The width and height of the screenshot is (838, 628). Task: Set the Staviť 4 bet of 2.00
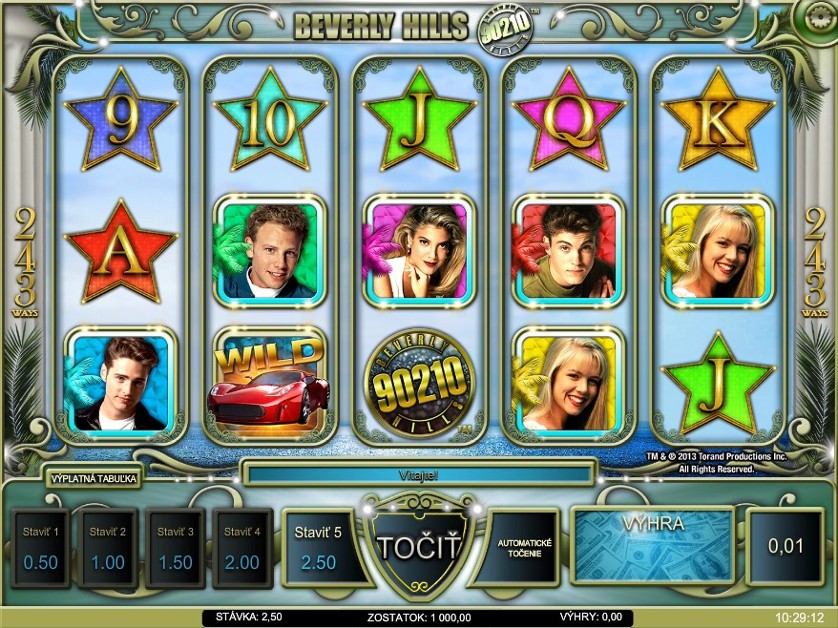tap(241, 548)
